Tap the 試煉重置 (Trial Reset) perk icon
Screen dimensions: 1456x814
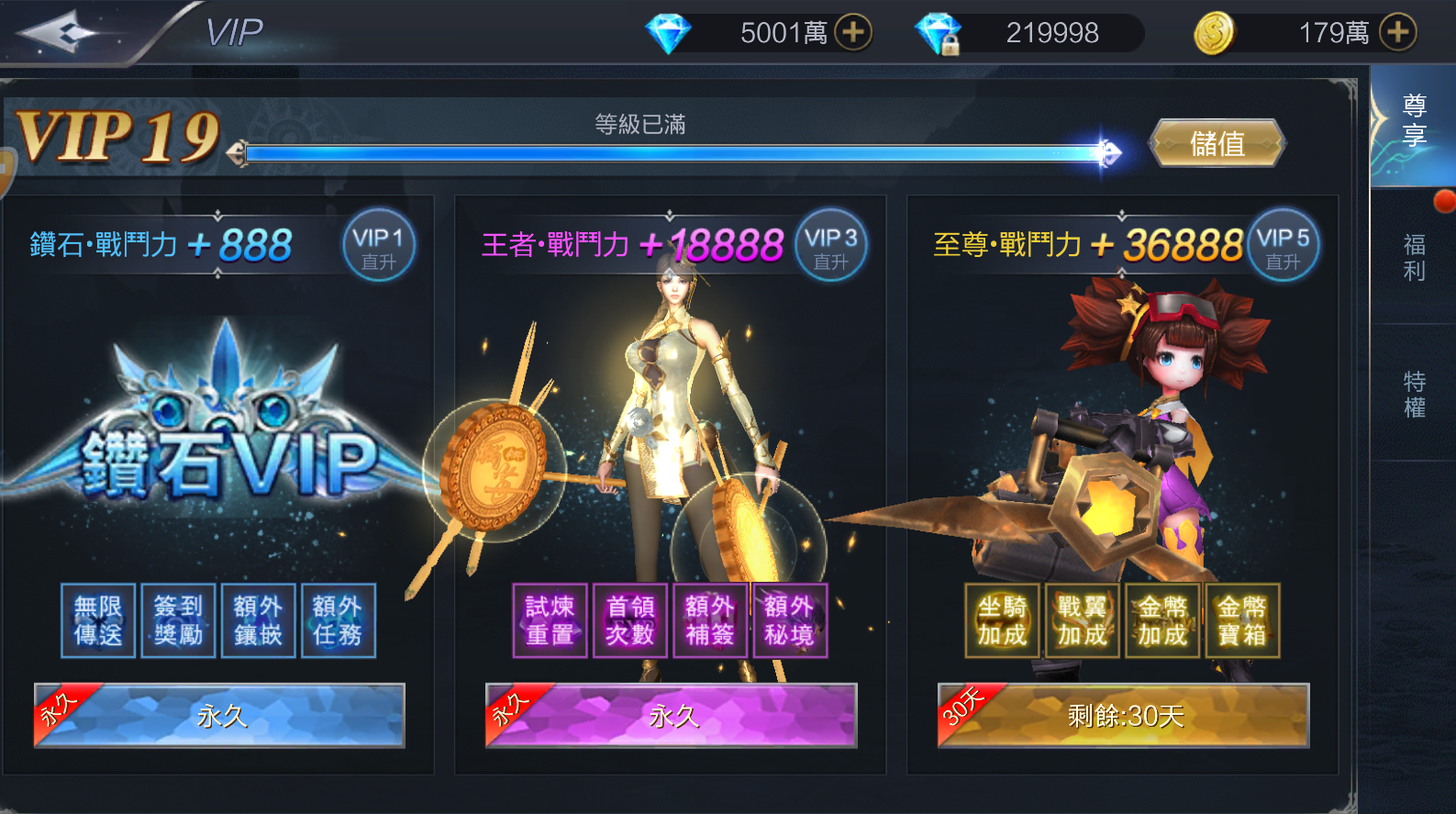coord(549,621)
